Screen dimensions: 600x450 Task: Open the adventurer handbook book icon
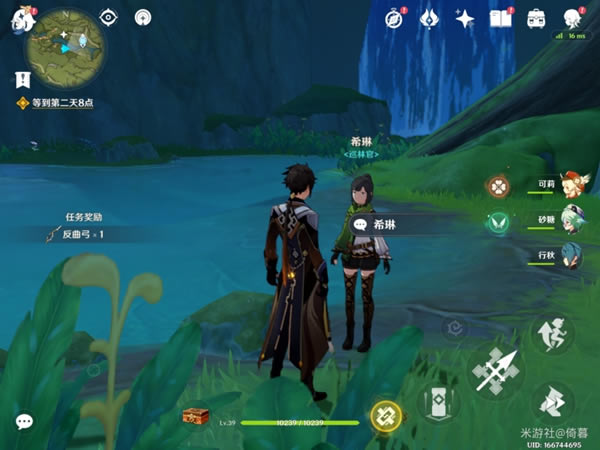500,18
